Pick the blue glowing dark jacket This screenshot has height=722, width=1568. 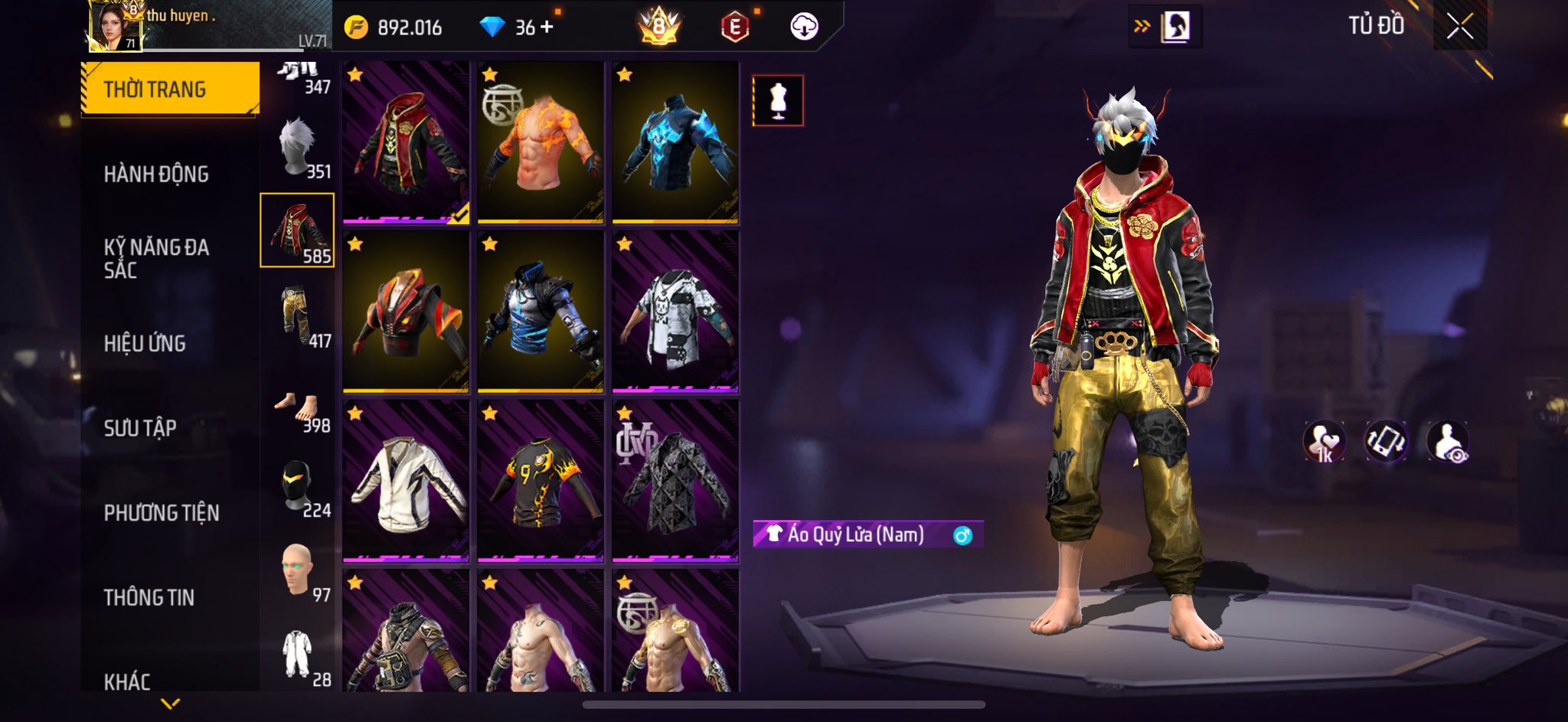(675, 142)
